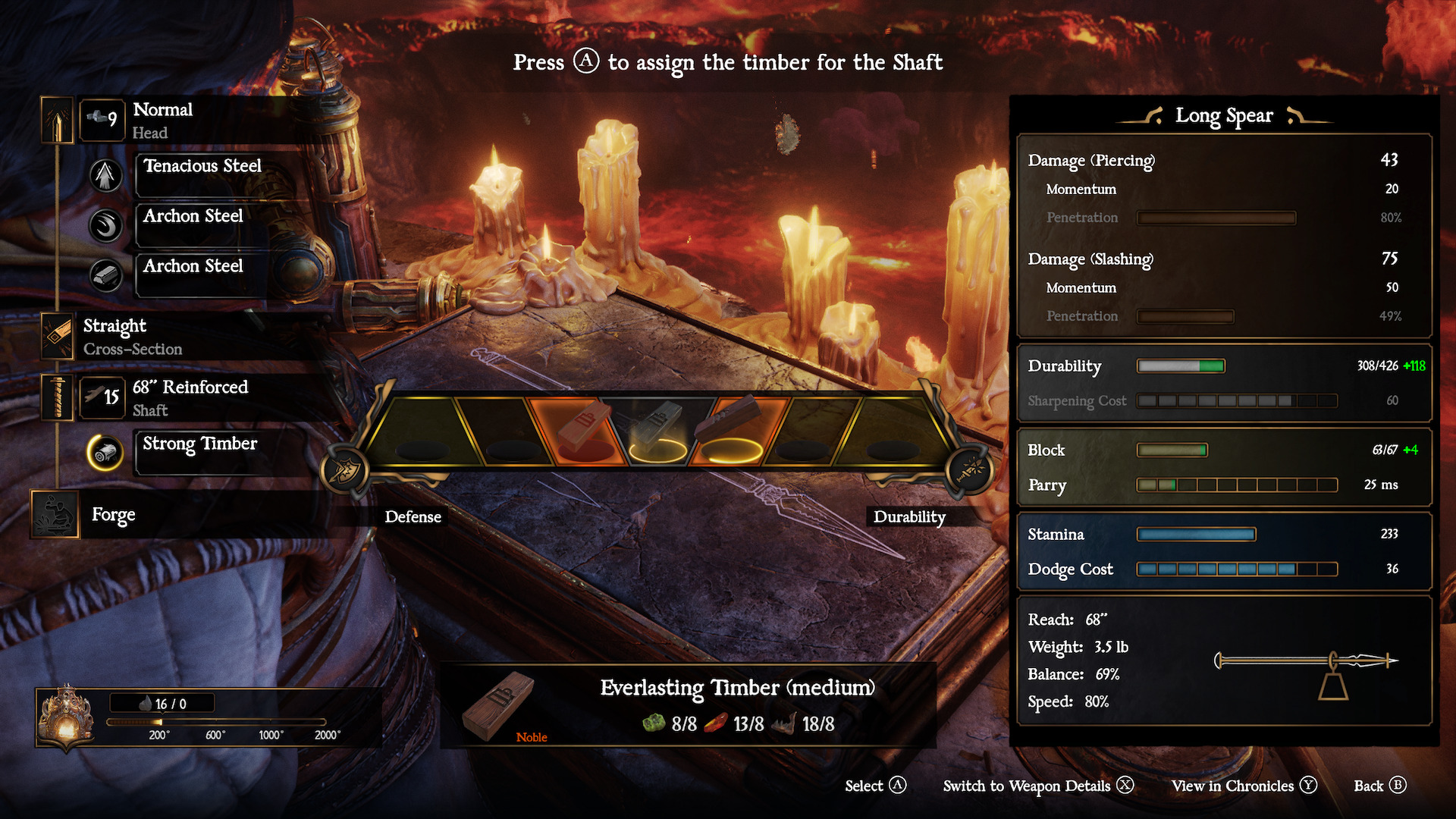Viewport: 1456px width, 819px height.
Task: View the timber in Chronicles
Action: tap(1244, 786)
